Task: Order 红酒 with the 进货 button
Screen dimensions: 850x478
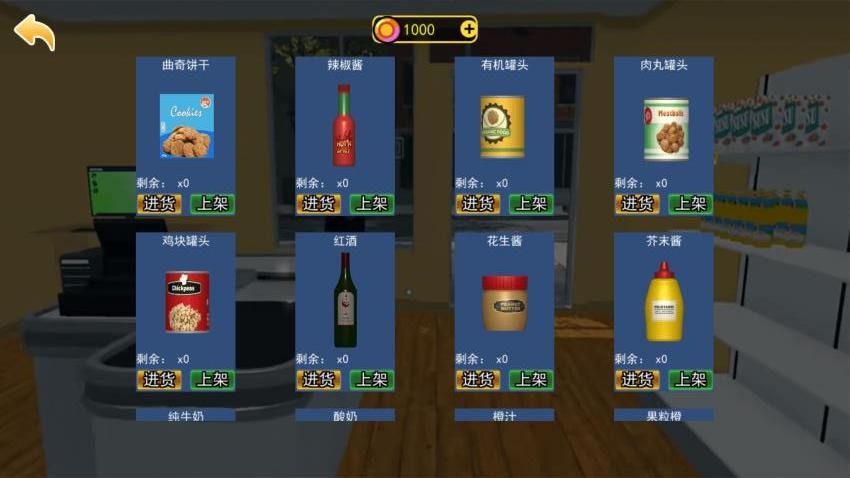Action: 318,380
